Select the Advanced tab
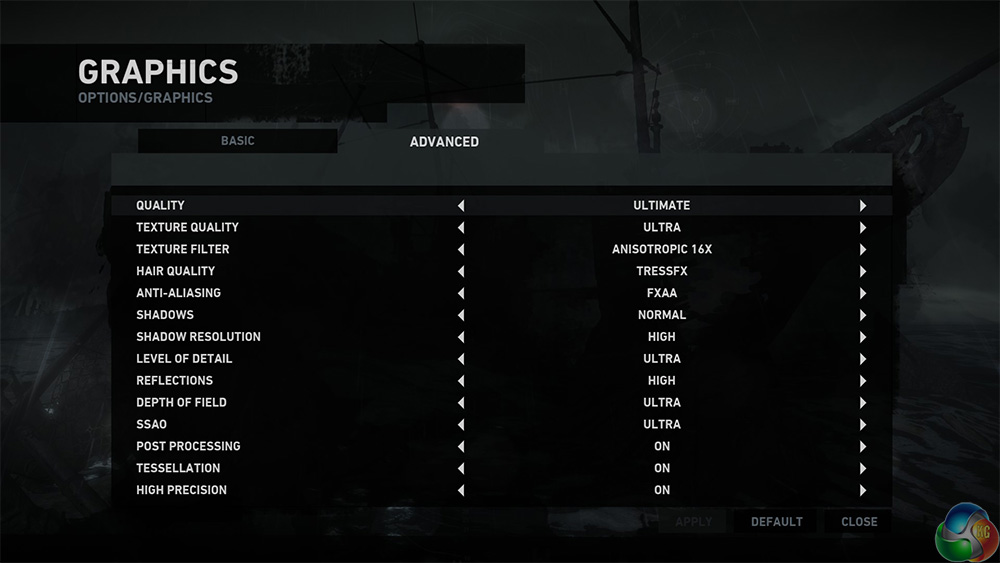This screenshot has height=563, width=1000. (444, 142)
